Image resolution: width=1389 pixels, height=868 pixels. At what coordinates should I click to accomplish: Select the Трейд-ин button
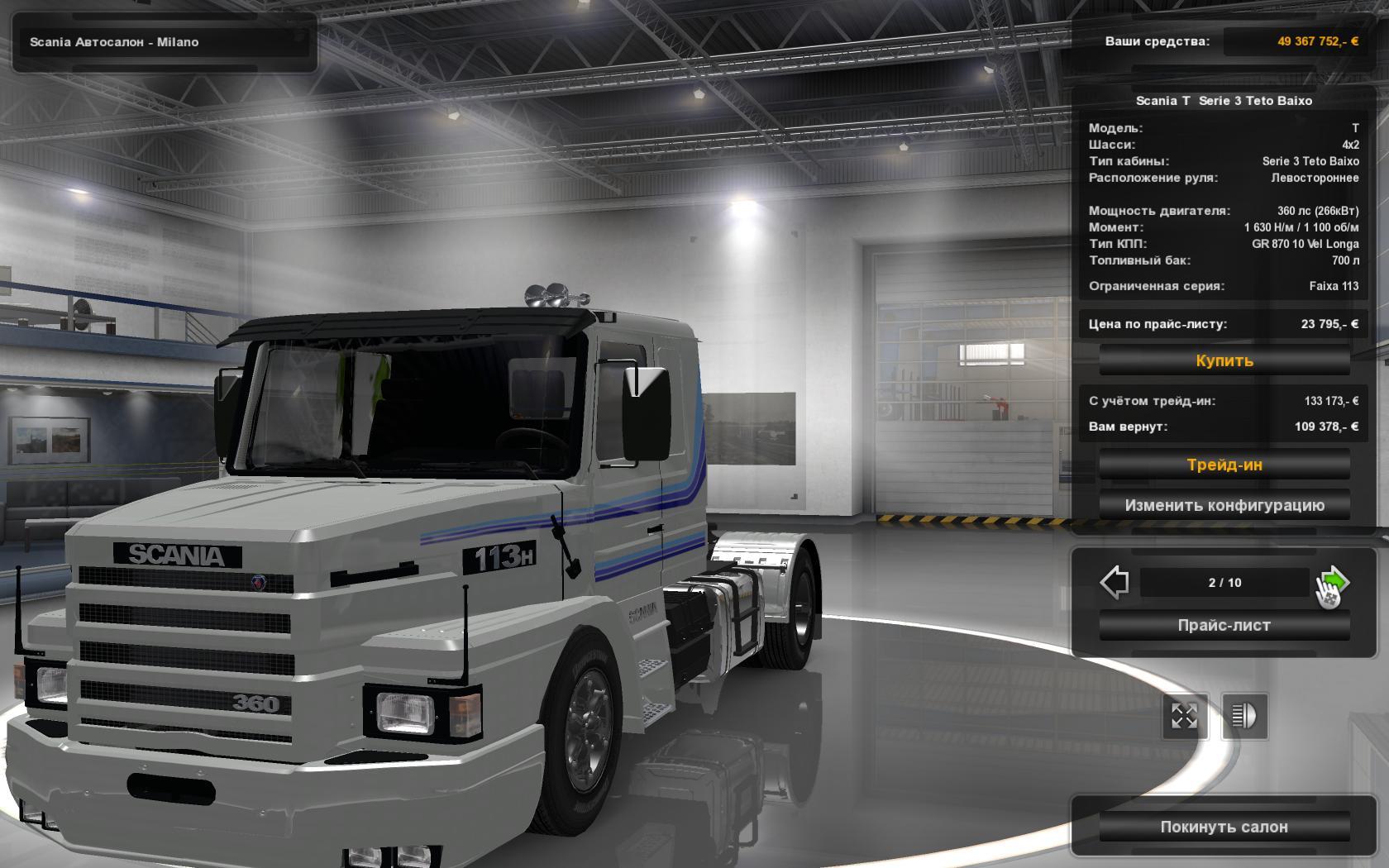1226,464
